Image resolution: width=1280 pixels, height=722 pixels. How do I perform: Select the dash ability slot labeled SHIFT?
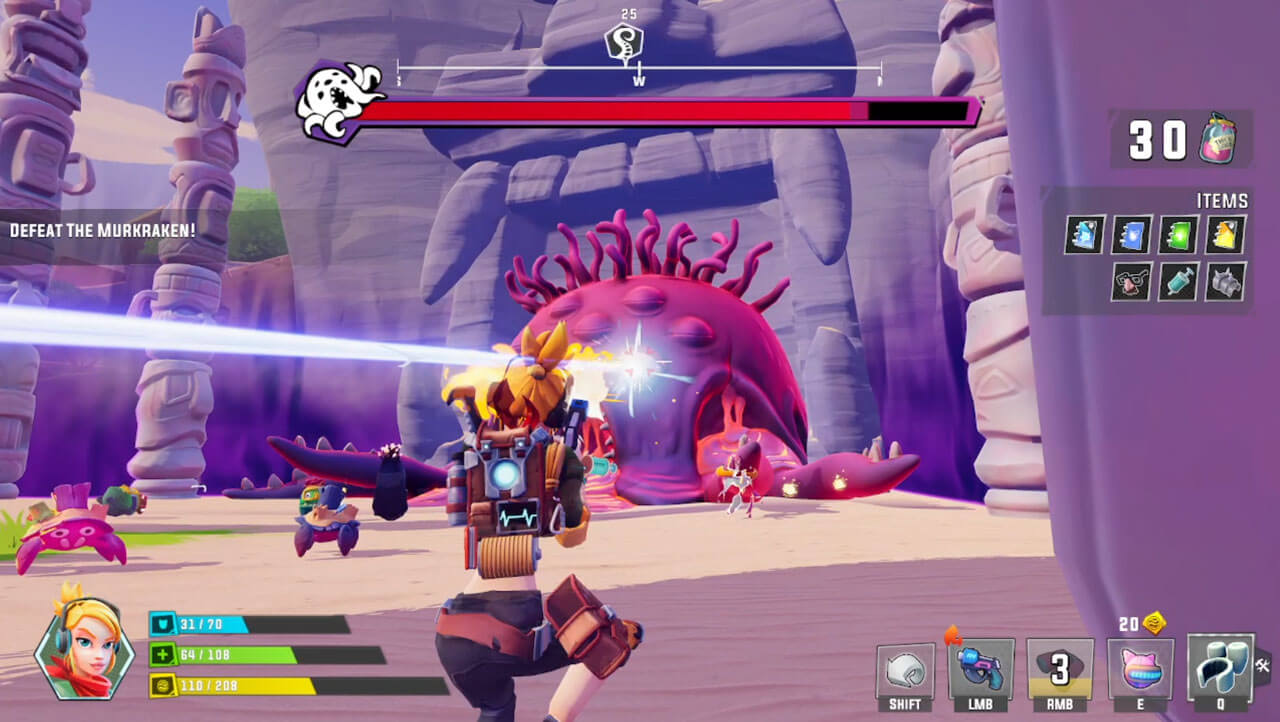[x=905, y=671]
